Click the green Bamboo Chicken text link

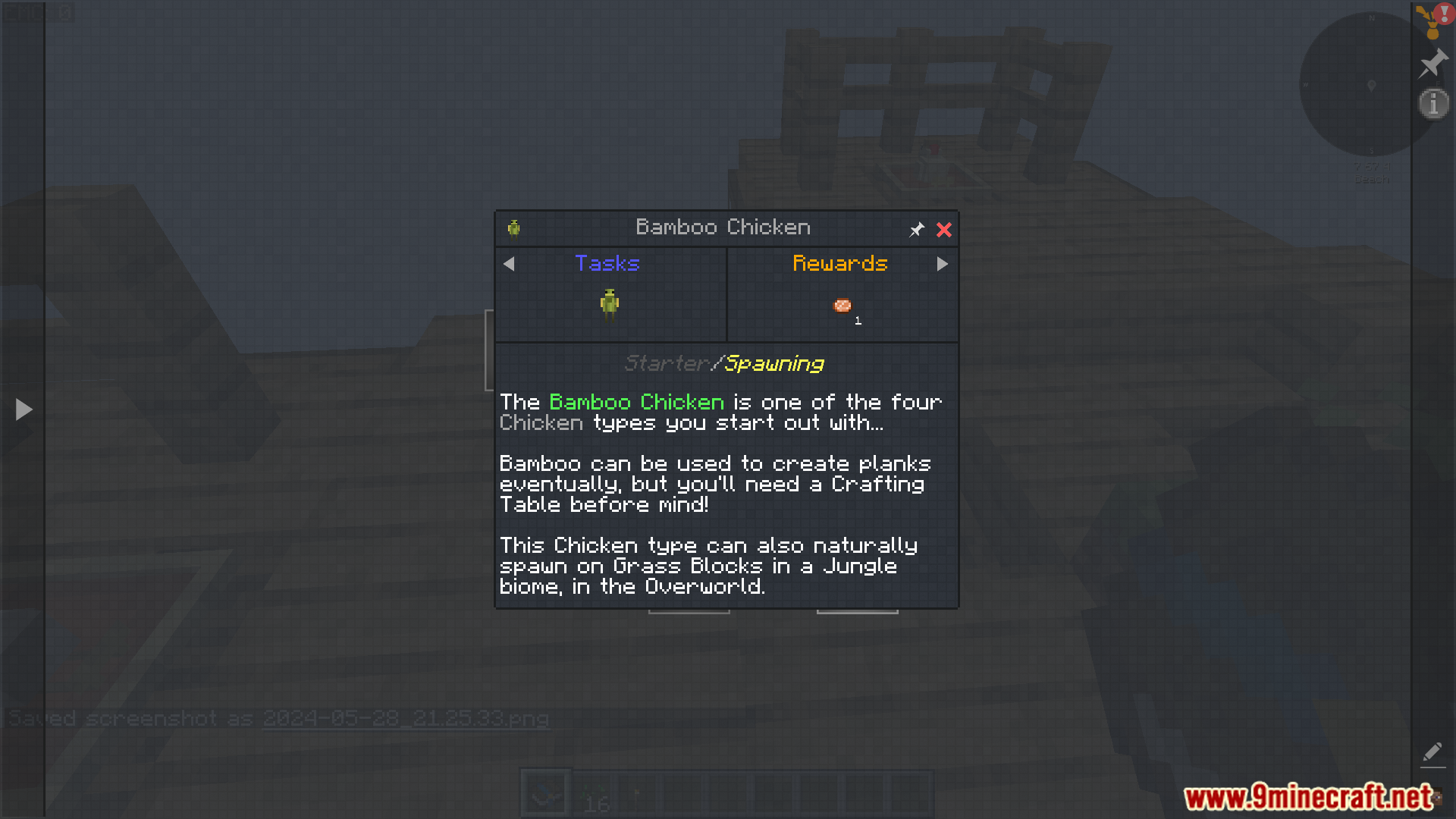pos(635,402)
